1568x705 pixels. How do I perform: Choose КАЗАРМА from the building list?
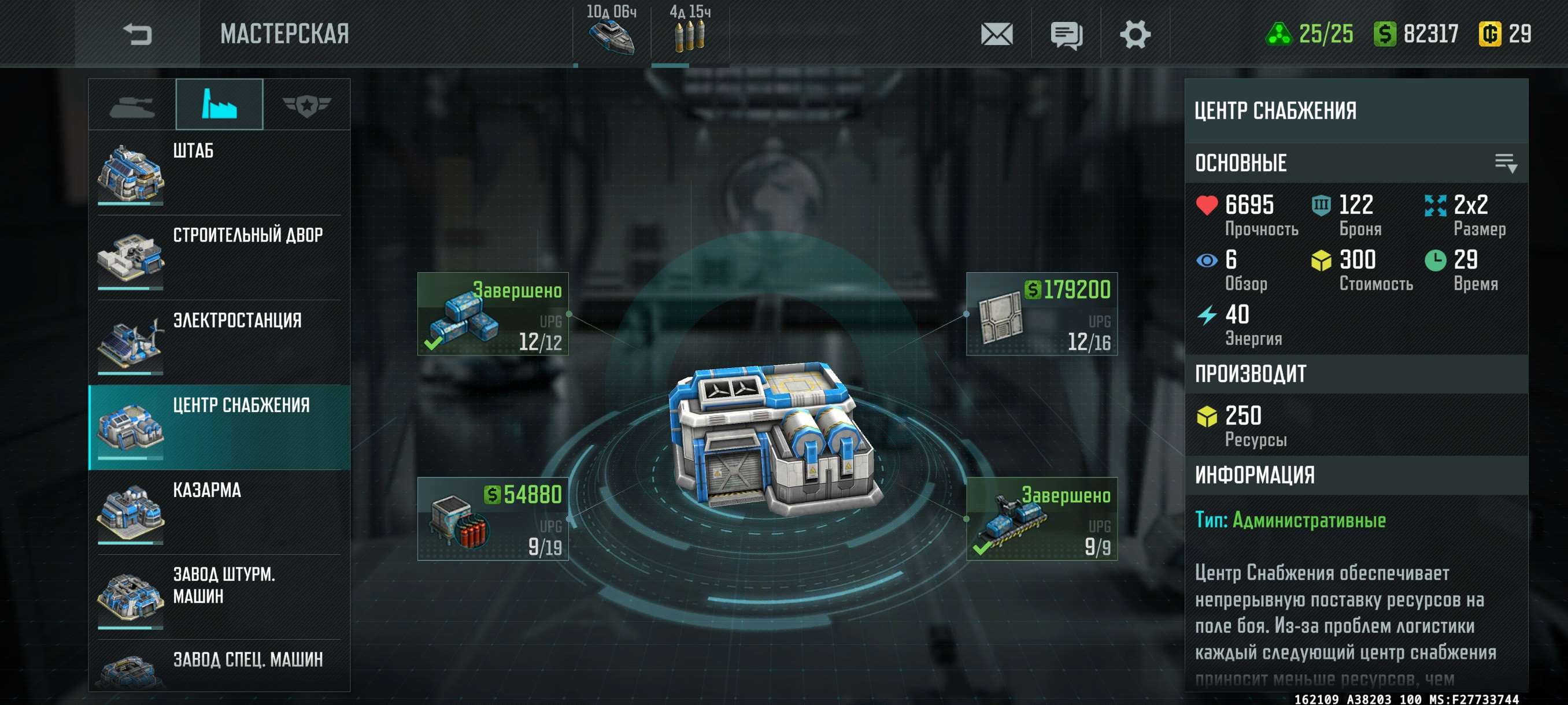(x=219, y=511)
